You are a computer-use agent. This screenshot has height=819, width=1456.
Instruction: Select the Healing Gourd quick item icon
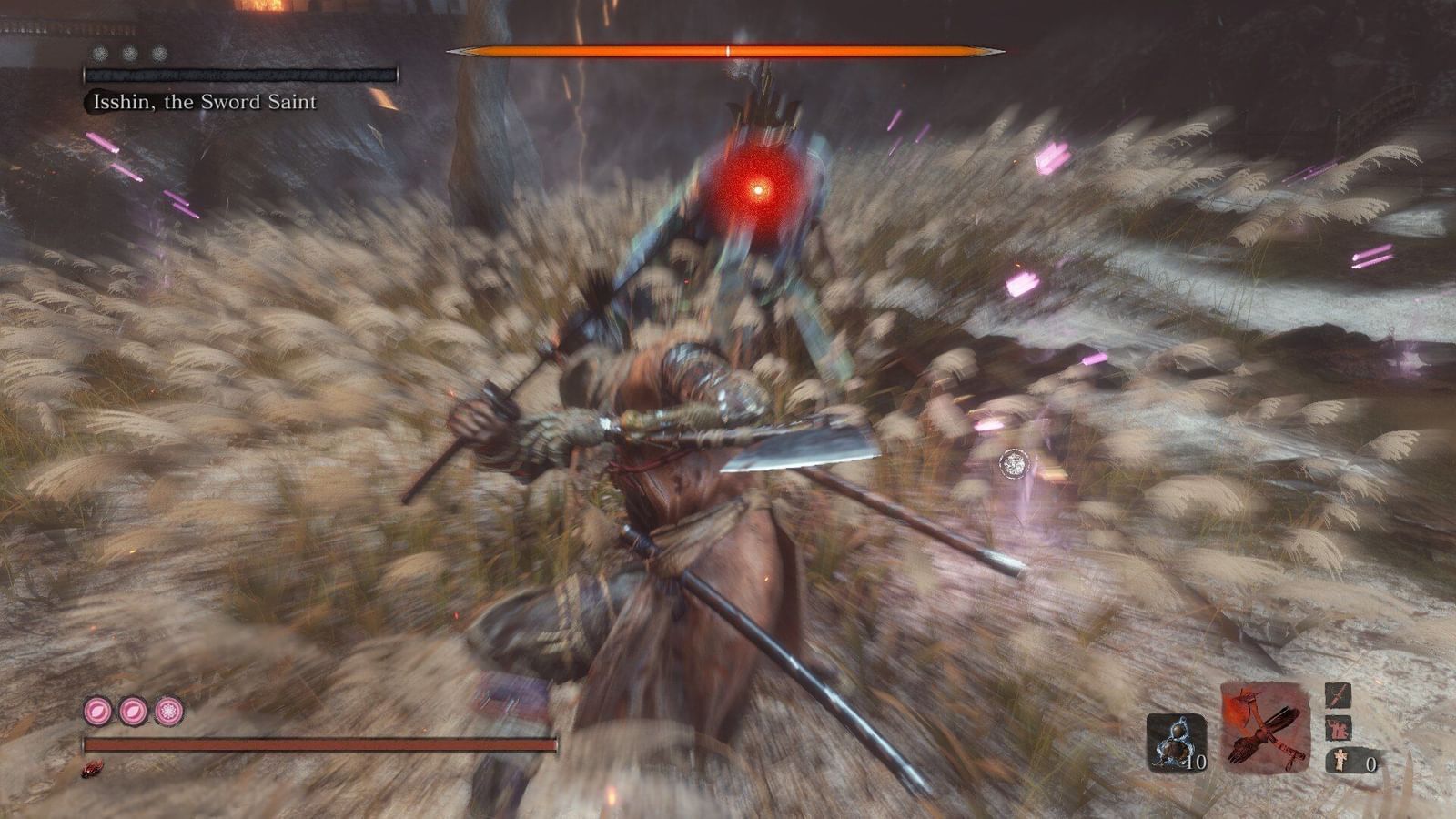tap(1179, 742)
